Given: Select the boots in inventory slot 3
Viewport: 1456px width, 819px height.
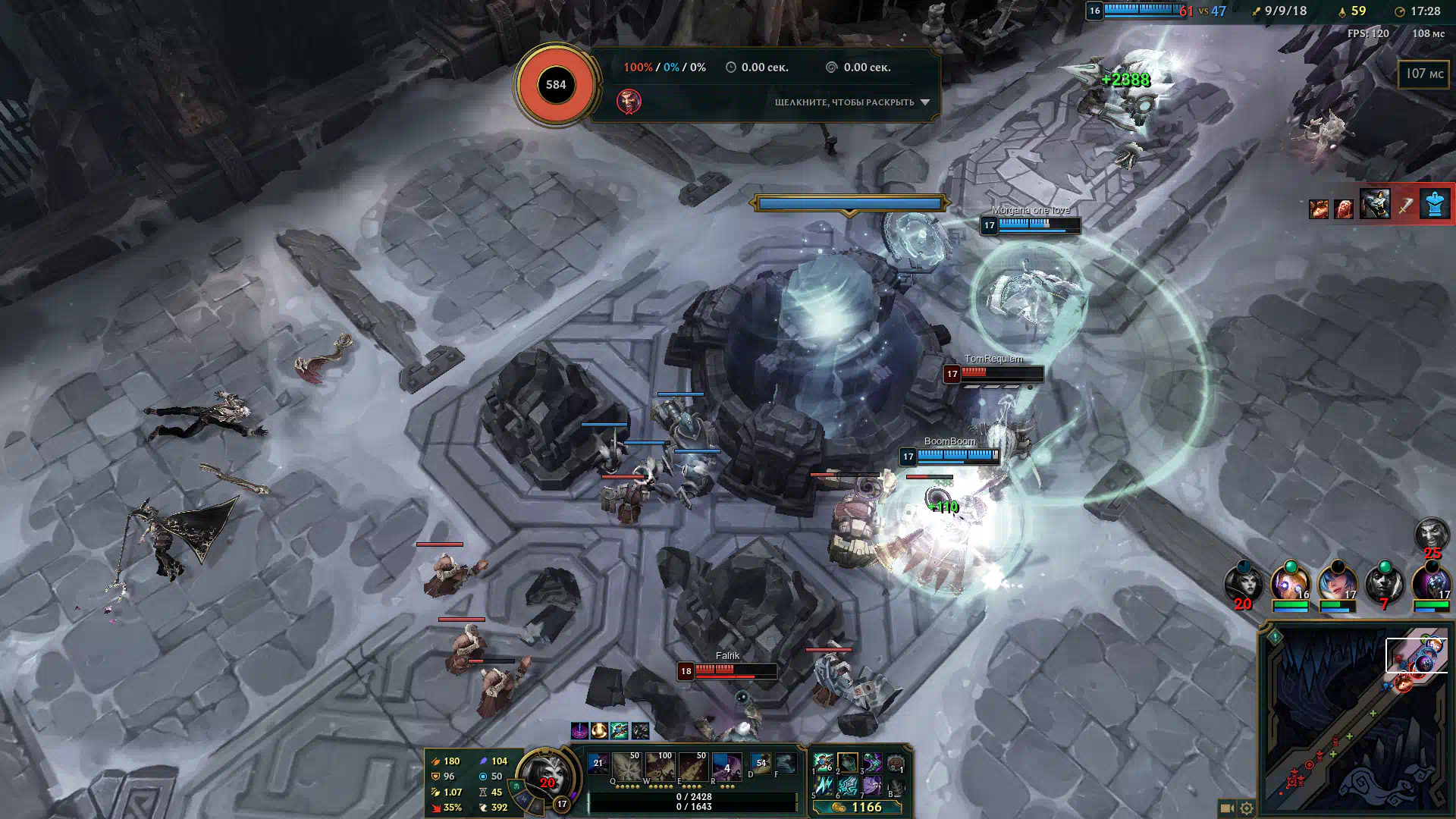Looking at the screenshot, I should click(x=871, y=762).
